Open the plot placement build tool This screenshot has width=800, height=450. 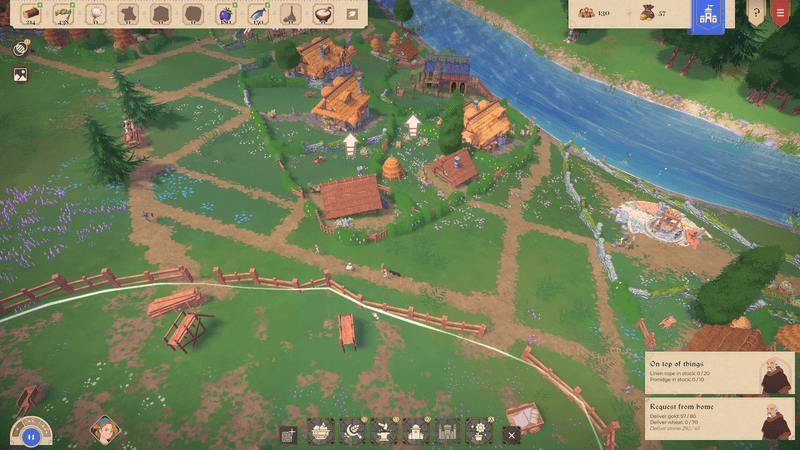289,435
